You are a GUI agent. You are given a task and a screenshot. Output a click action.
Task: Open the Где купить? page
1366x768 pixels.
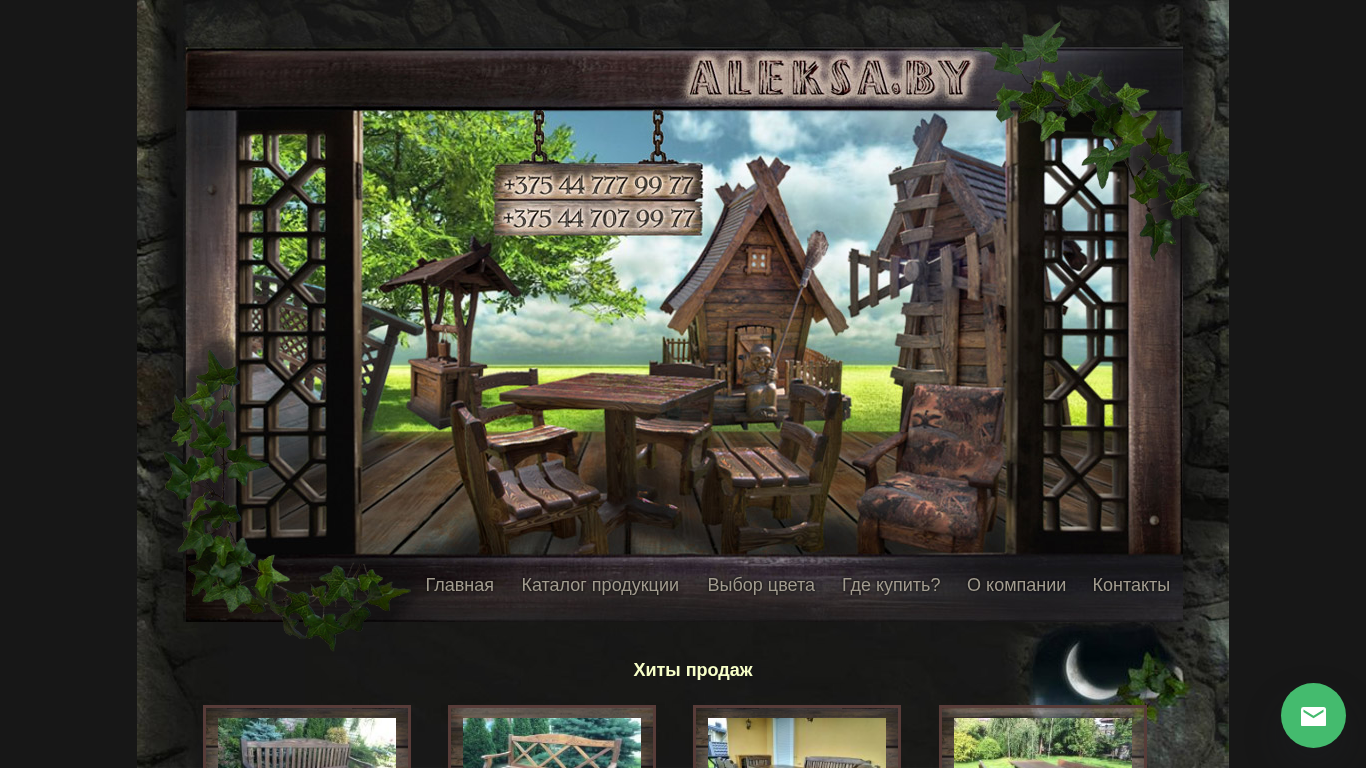[891, 585]
